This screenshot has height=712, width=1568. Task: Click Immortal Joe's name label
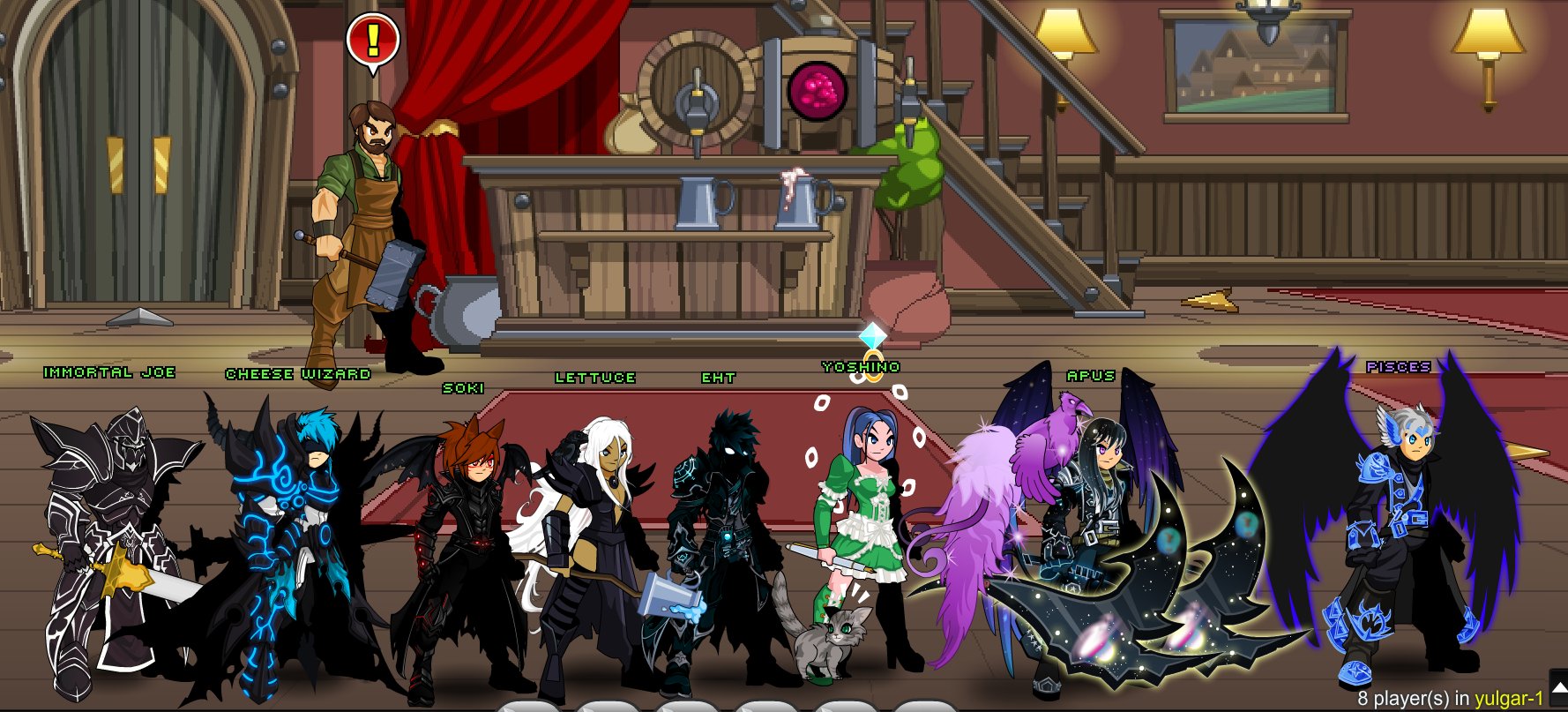click(108, 372)
